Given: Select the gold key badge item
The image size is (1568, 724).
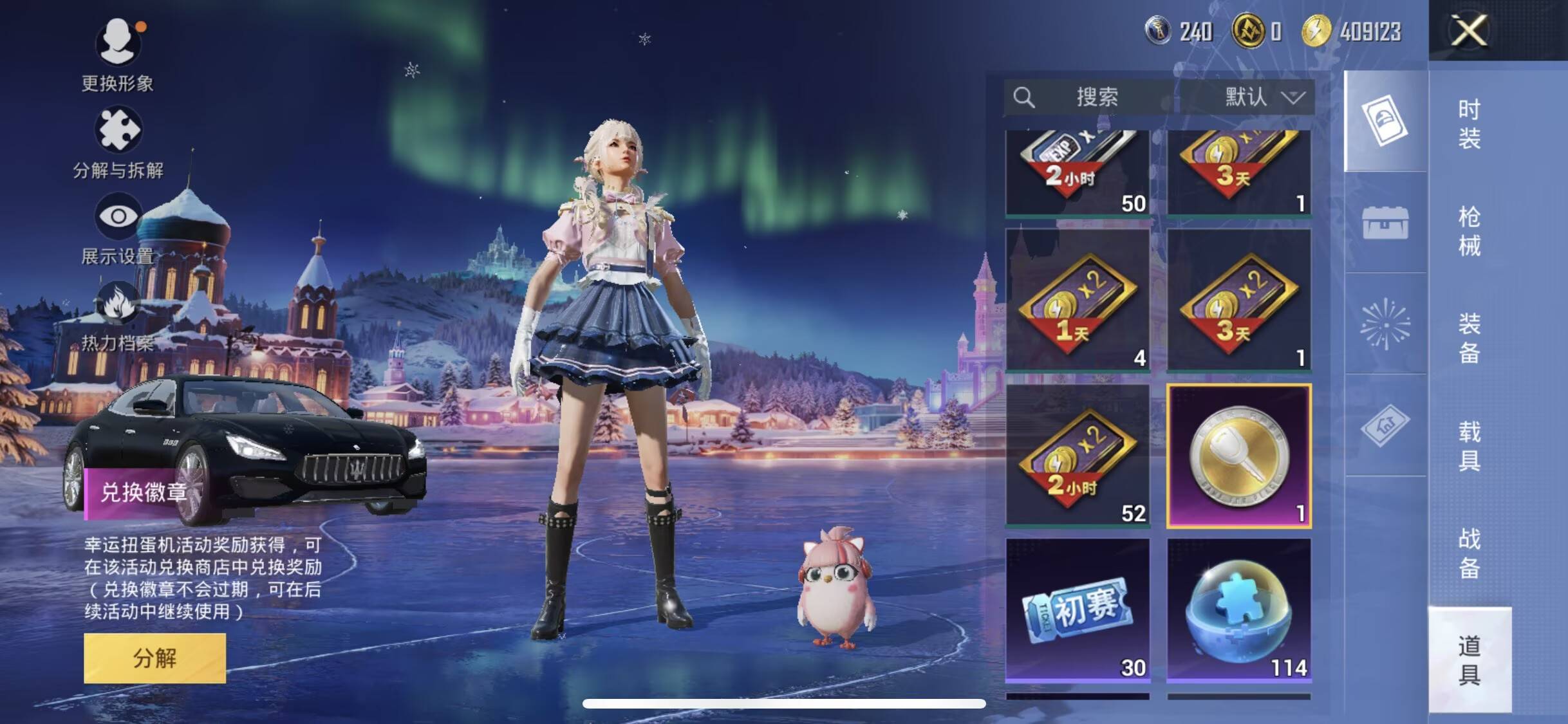Looking at the screenshot, I should pos(1239,456).
